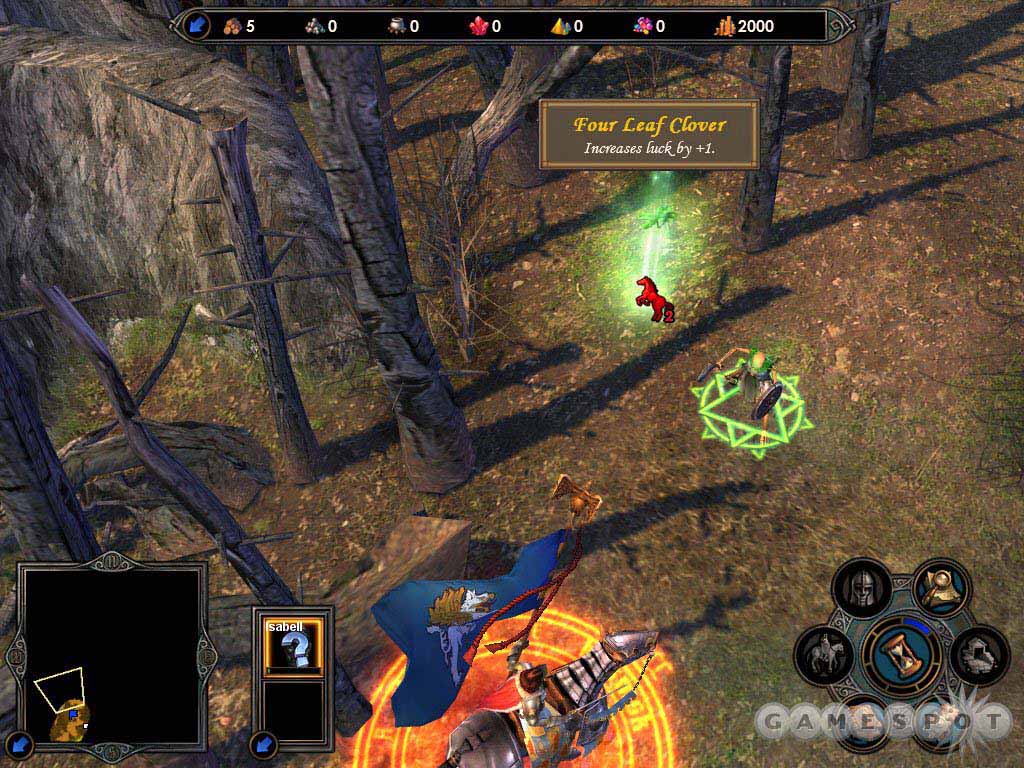This screenshot has height=768, width=1024.
Task: Hide the resource bar with blue arrow
Action: point(196,25)
